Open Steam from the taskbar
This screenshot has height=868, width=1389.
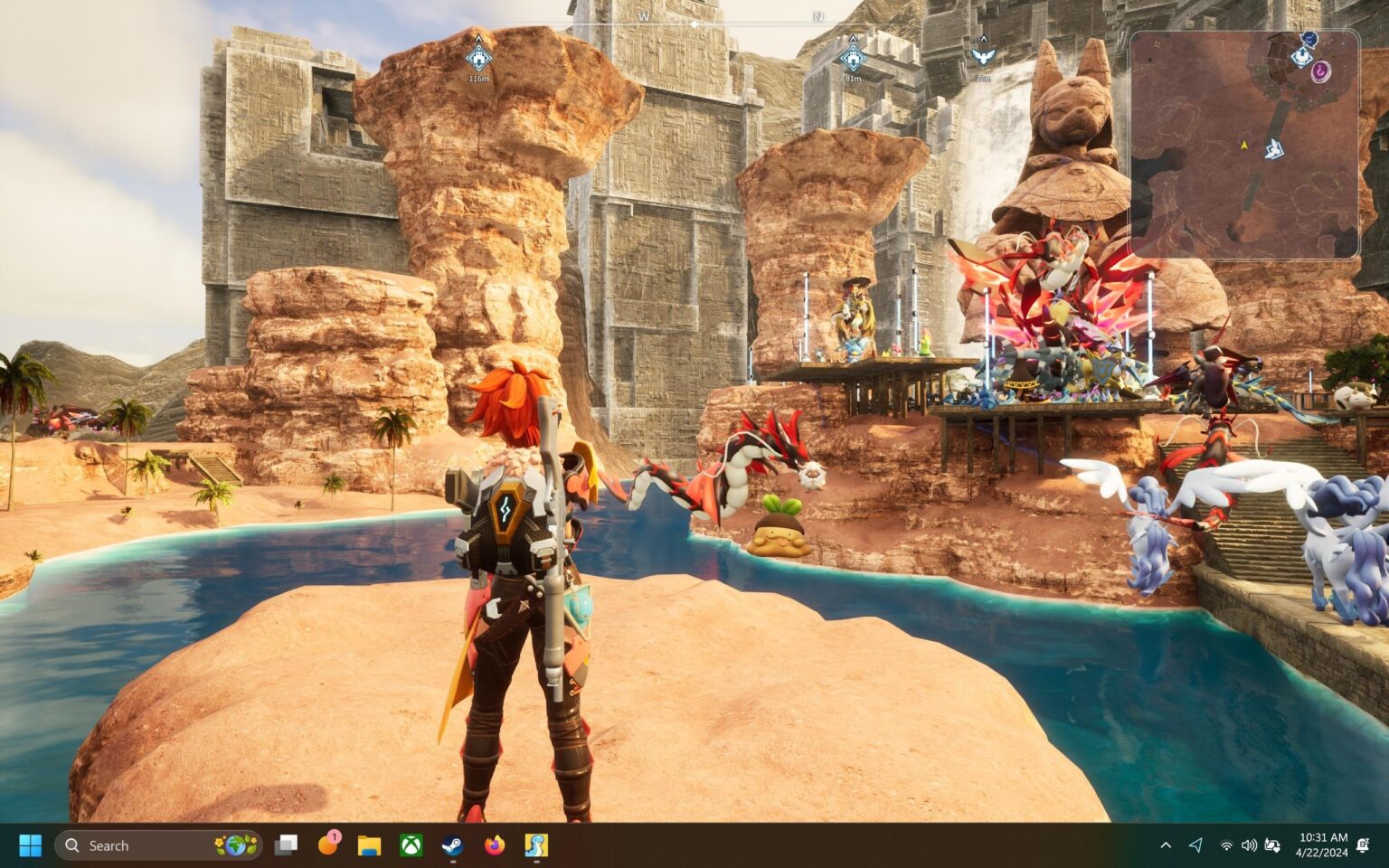[452, 845]
